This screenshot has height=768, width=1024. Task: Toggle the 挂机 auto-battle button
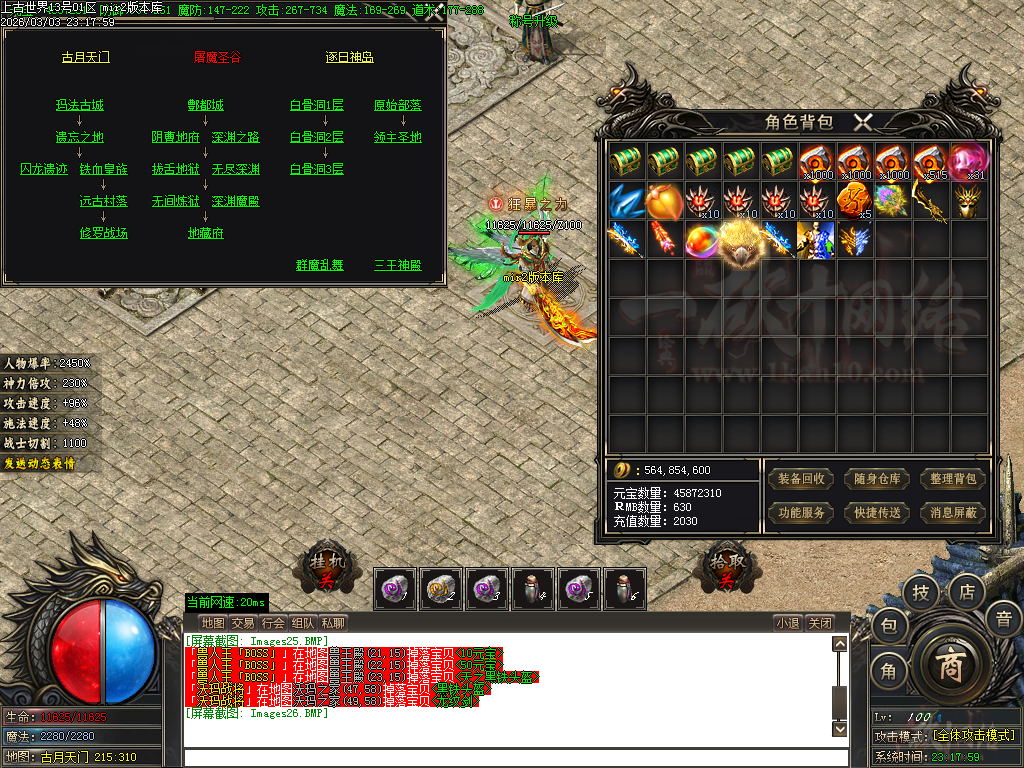(326, 569)
